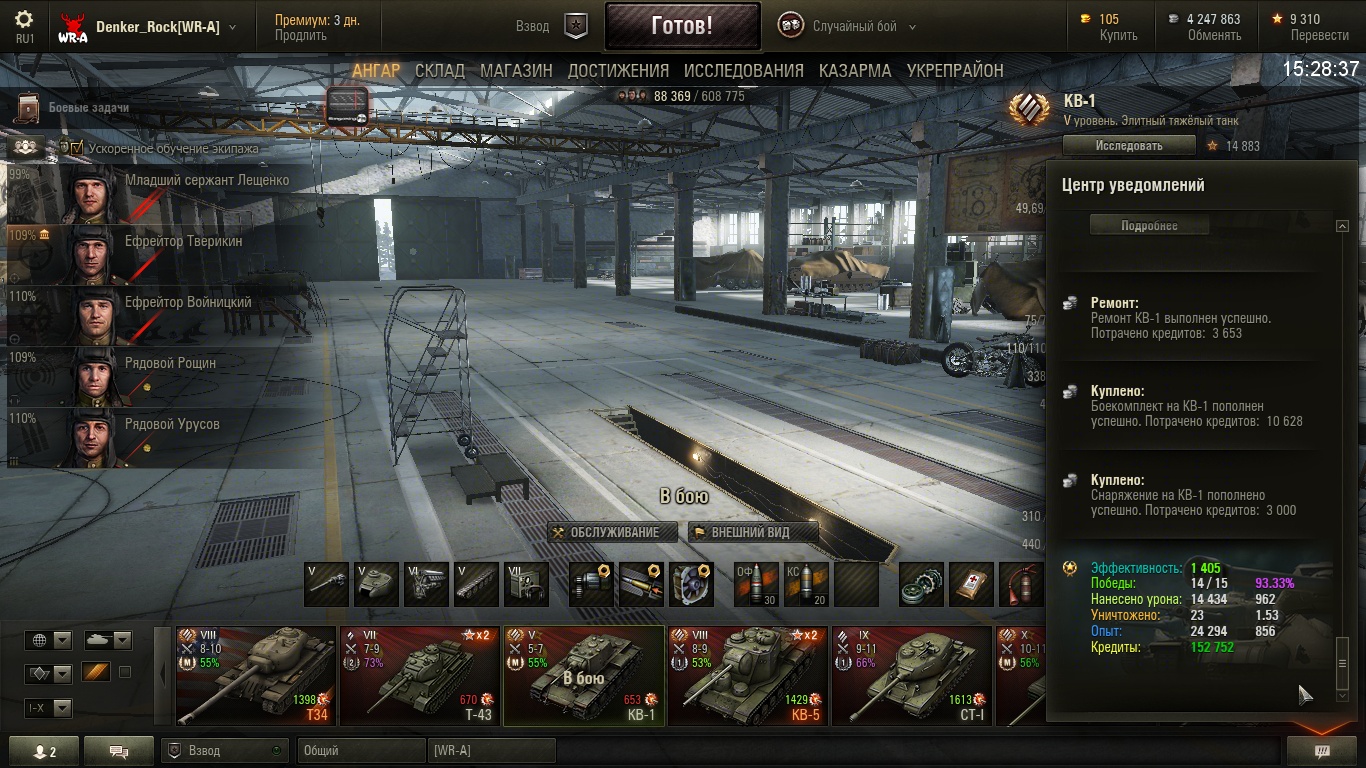Open the ОБСЛУЖИВАНИЕ service window

(x=613, y=532)
